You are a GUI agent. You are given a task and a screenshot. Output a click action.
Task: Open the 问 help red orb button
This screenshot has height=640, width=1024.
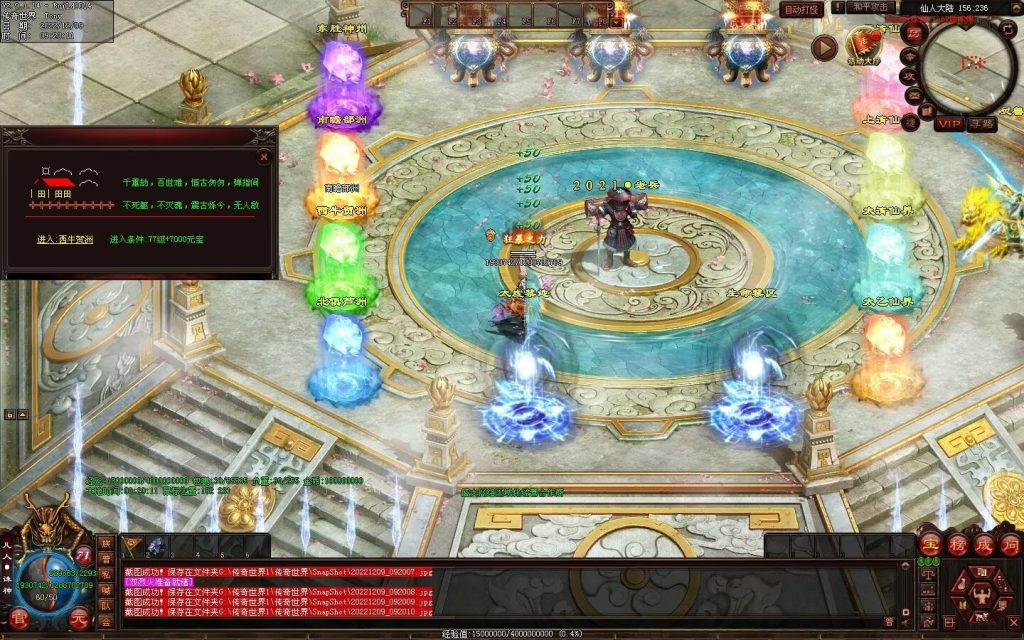point(1009,545)
